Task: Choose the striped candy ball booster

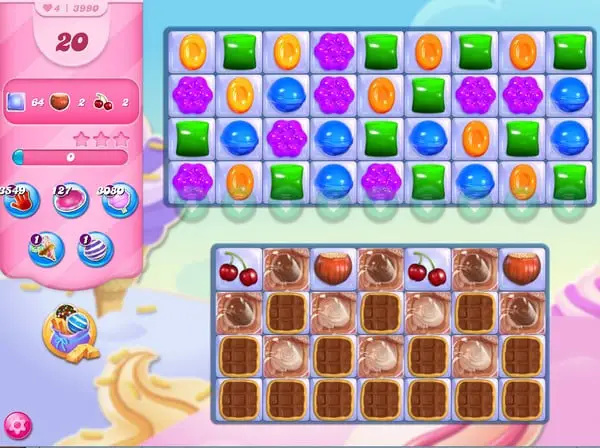Action: coord(96,249)
